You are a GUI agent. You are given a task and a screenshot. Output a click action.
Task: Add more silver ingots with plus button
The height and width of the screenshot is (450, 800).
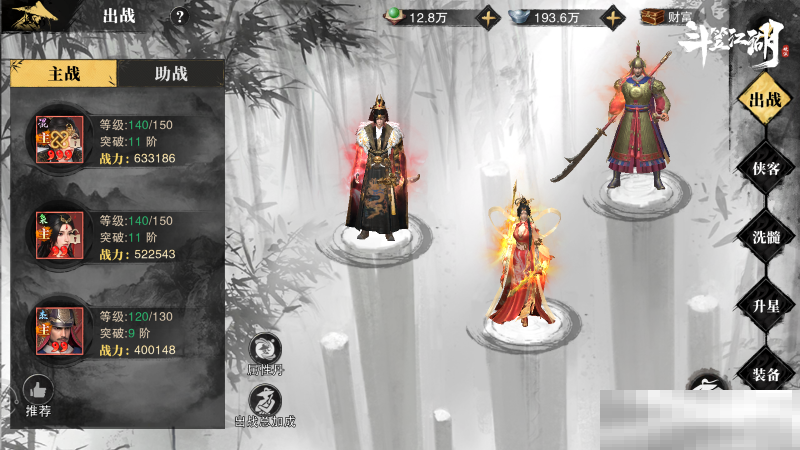[611, 17]
